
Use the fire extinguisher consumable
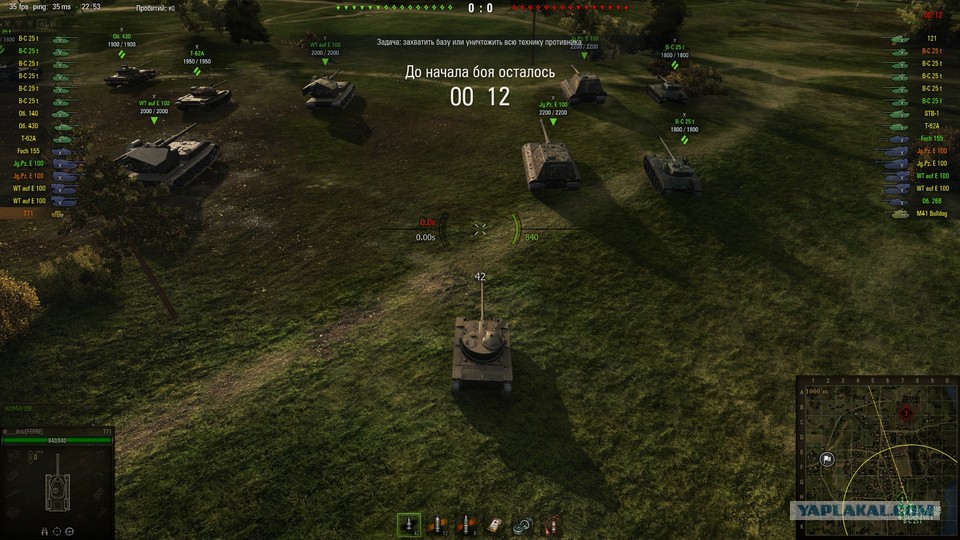pos(549,524)
